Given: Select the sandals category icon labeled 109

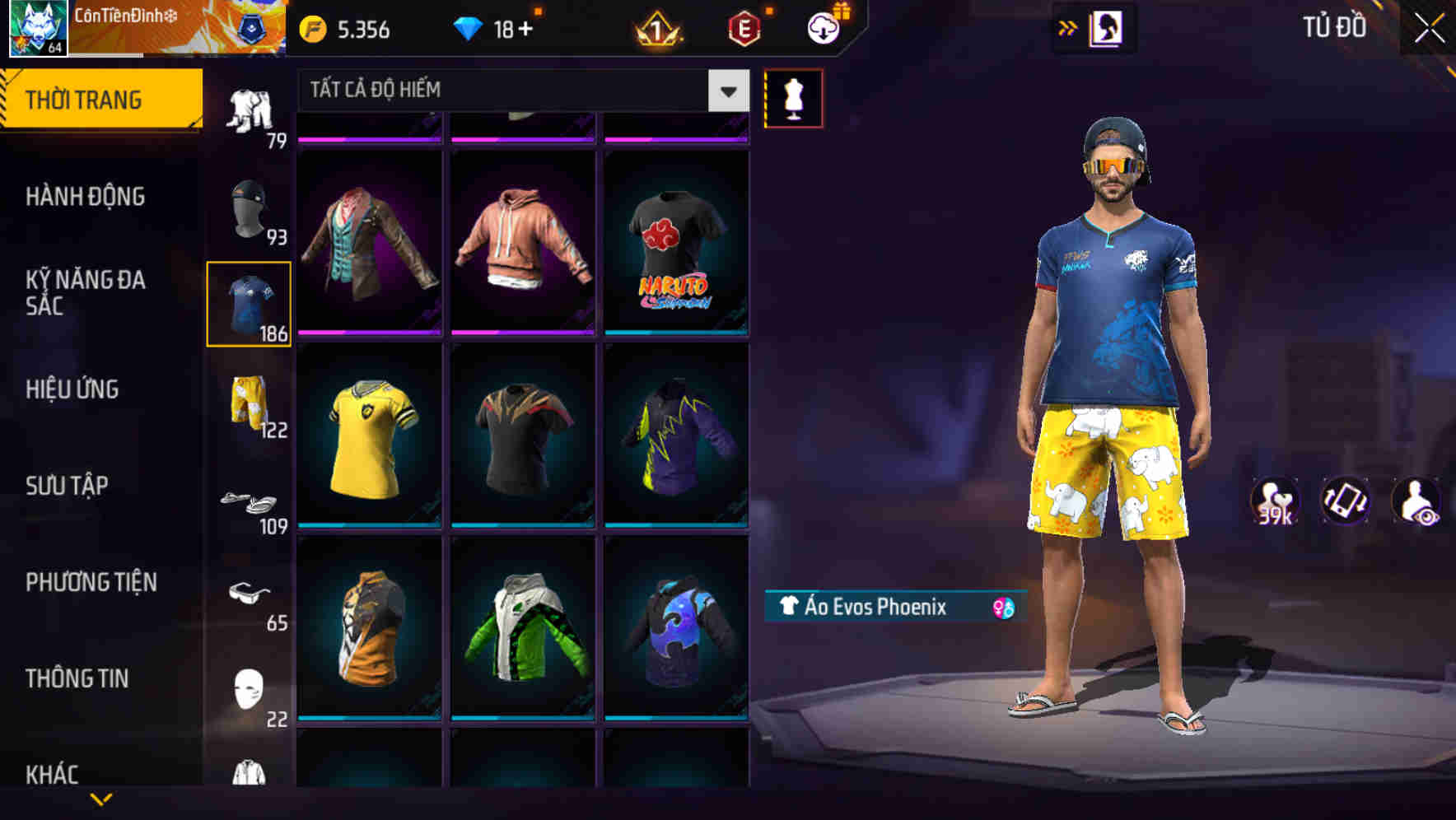Looking at the screenshot, I should point(249,502).
